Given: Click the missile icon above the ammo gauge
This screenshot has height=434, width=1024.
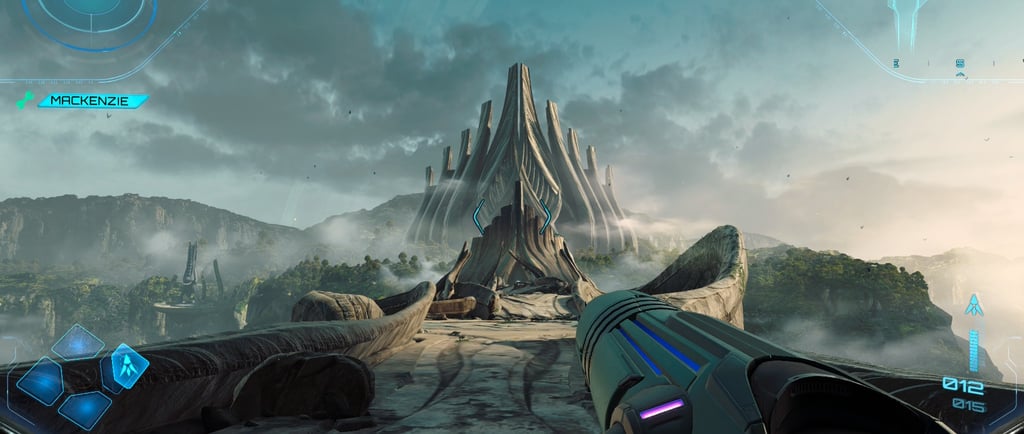Looking at the screenshot, I should coord(972,306).
